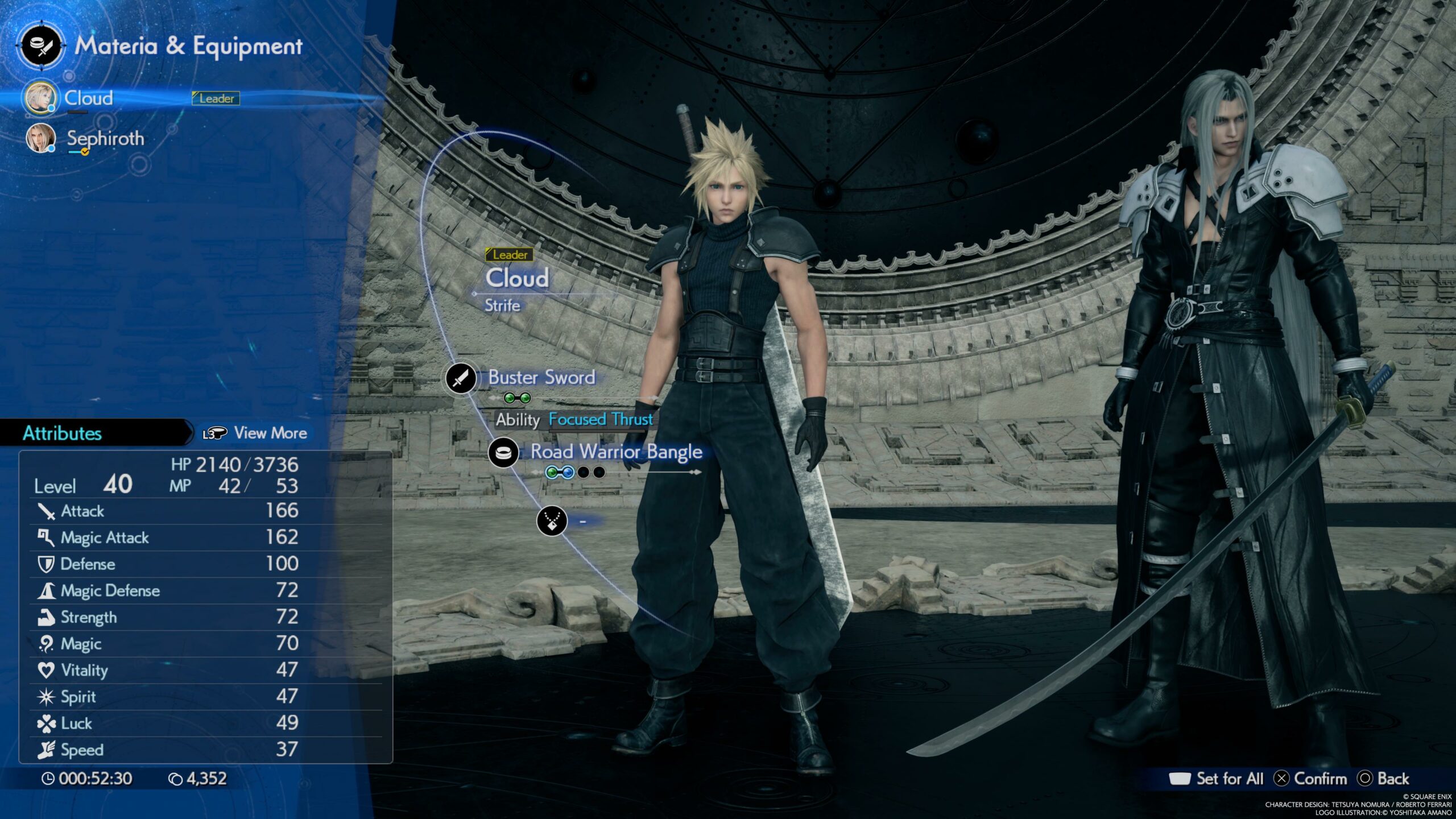The height and width of the screenshot is (819, 1456).
Task: Select Sephiroth in the party list
Action: pos(105,139)
